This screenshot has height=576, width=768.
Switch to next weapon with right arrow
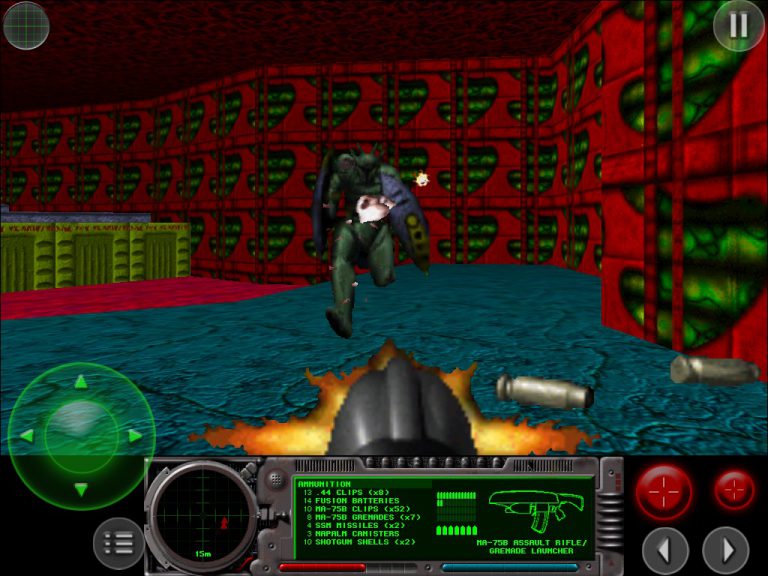[725, 549]
